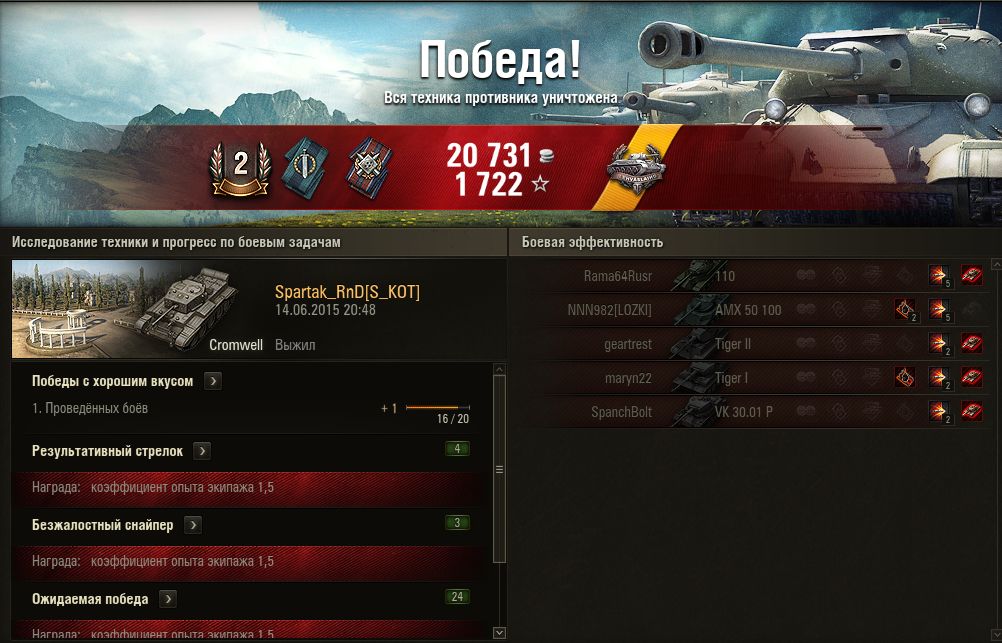Expand the "Результативный стрелок" mission arrow
1002x643 pixels.
(x=202, y=451)
